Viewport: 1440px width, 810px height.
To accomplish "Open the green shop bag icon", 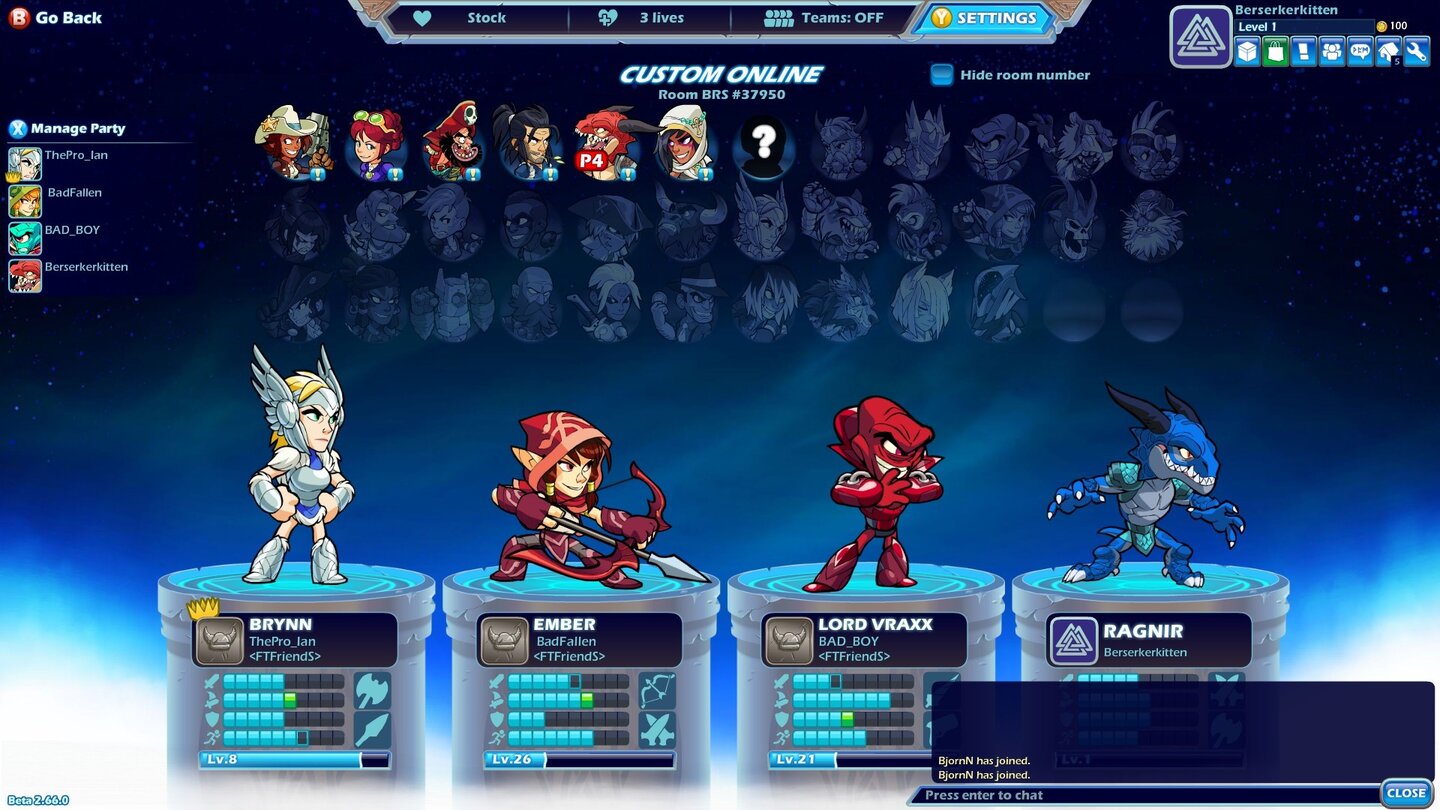I will (x=1275, y=51).
